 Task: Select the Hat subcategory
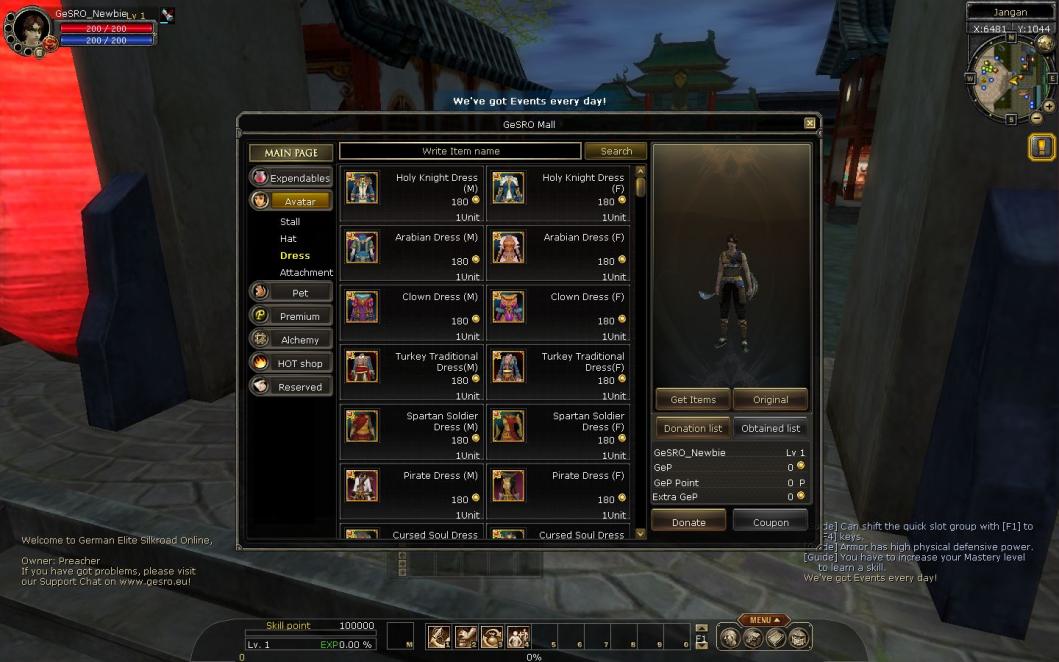[288, 239]
